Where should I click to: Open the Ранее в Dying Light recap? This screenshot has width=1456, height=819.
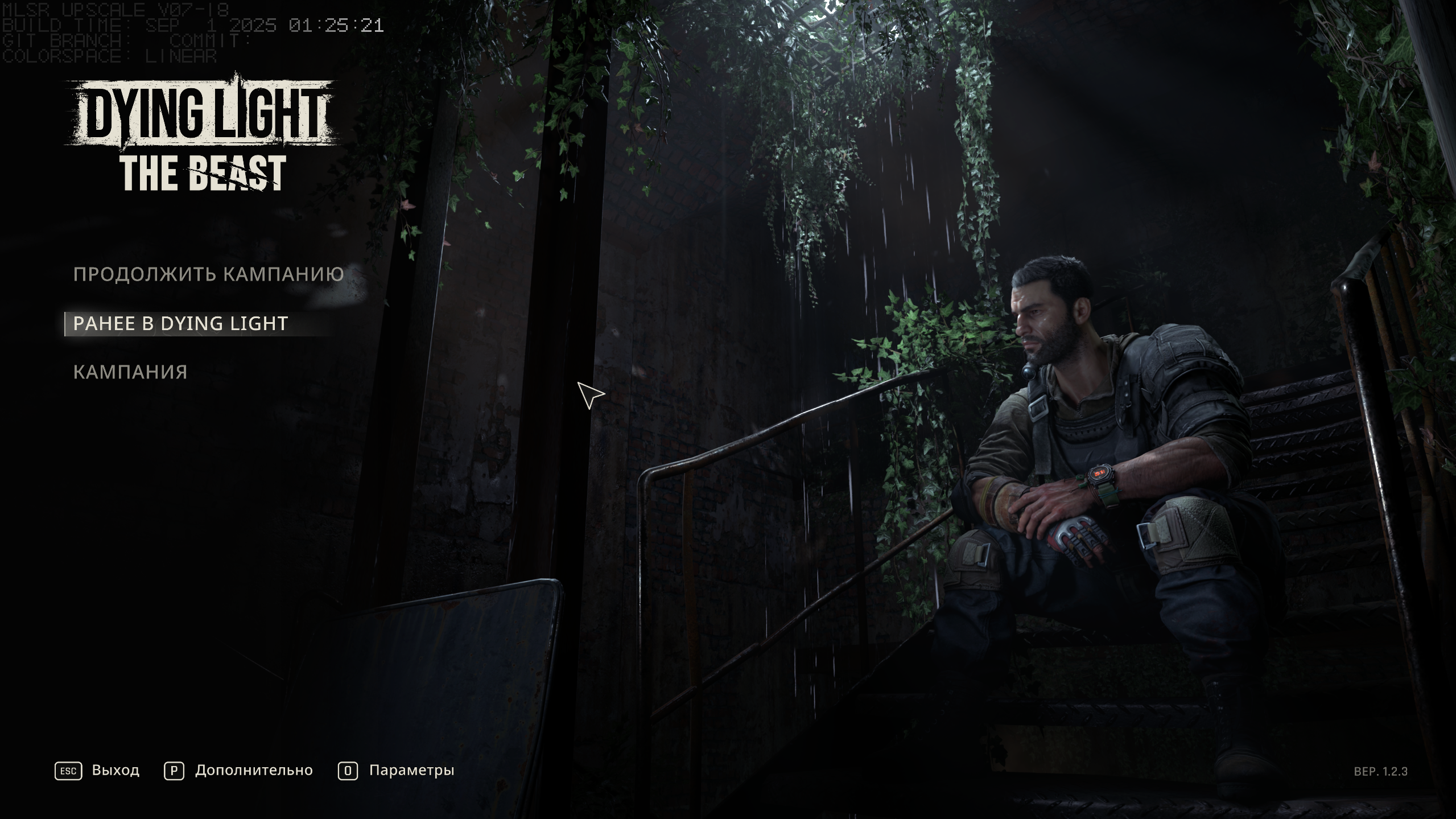180,324
